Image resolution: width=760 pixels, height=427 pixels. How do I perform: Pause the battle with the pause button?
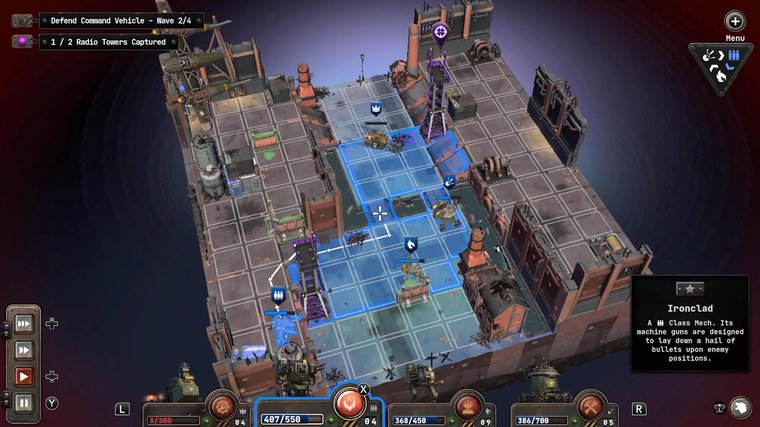pos(23,403)
